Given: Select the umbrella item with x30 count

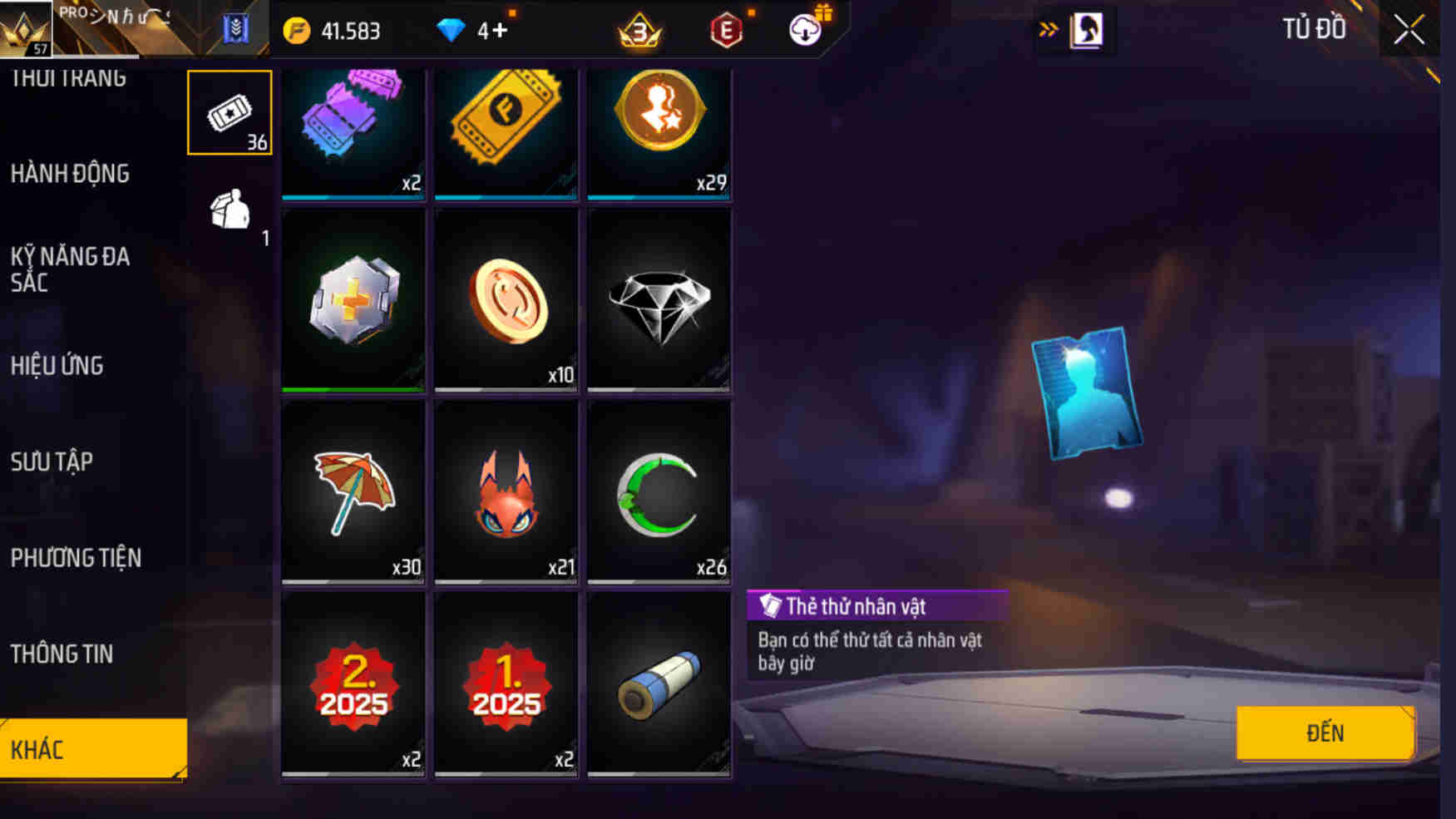Looking at the screenshot, I should click(353, 493).
